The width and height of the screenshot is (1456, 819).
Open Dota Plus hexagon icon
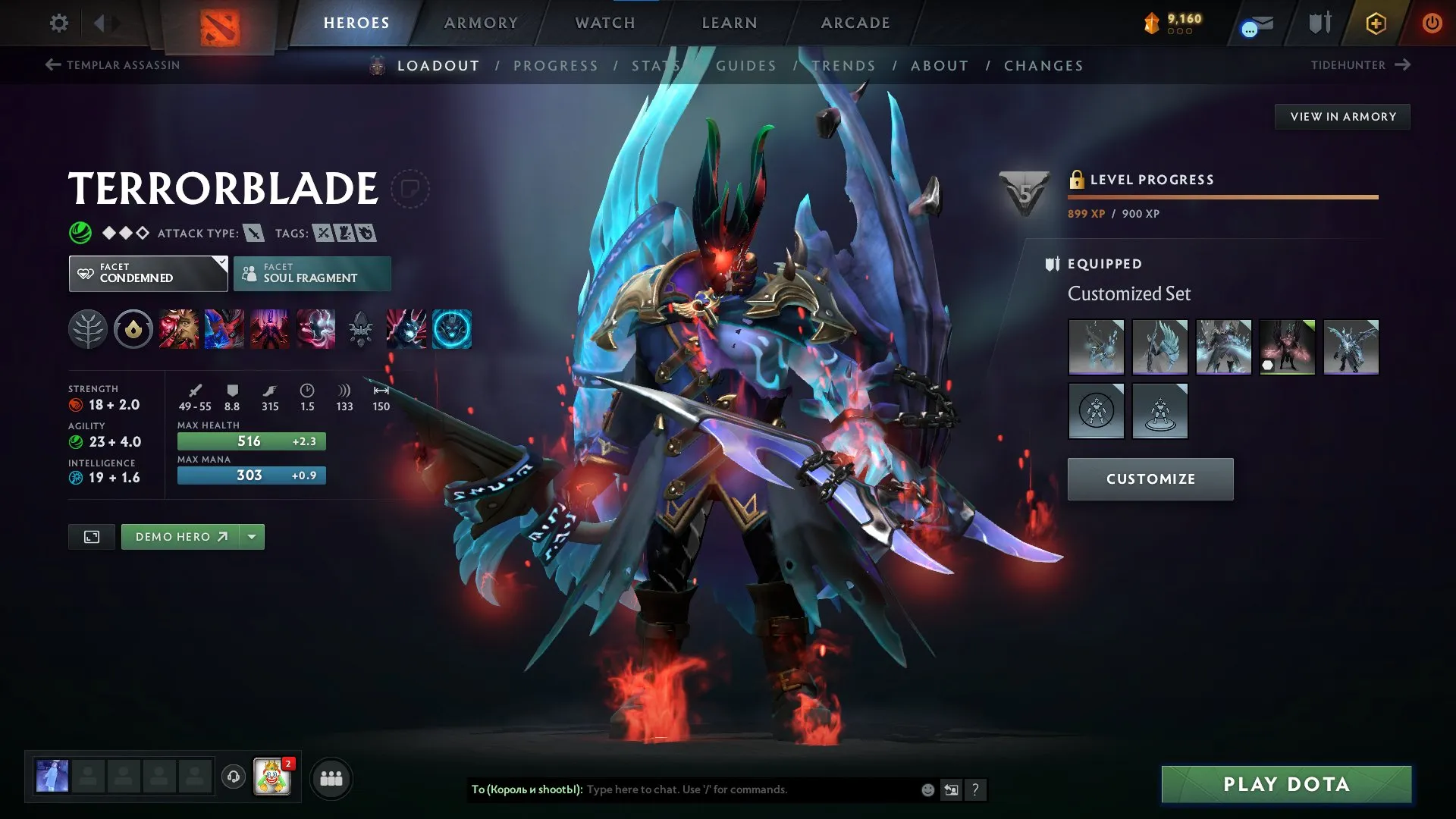(1375, 23)
